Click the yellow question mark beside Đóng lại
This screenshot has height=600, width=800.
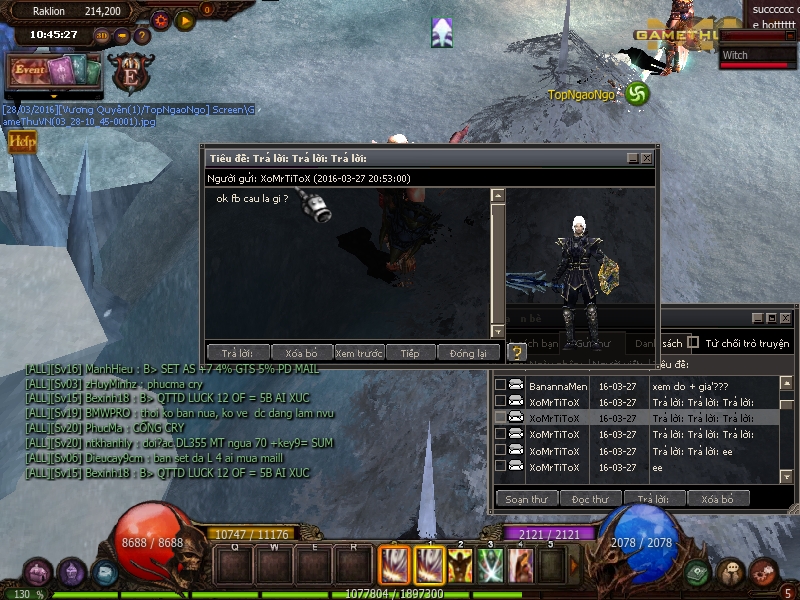point(516,352)
